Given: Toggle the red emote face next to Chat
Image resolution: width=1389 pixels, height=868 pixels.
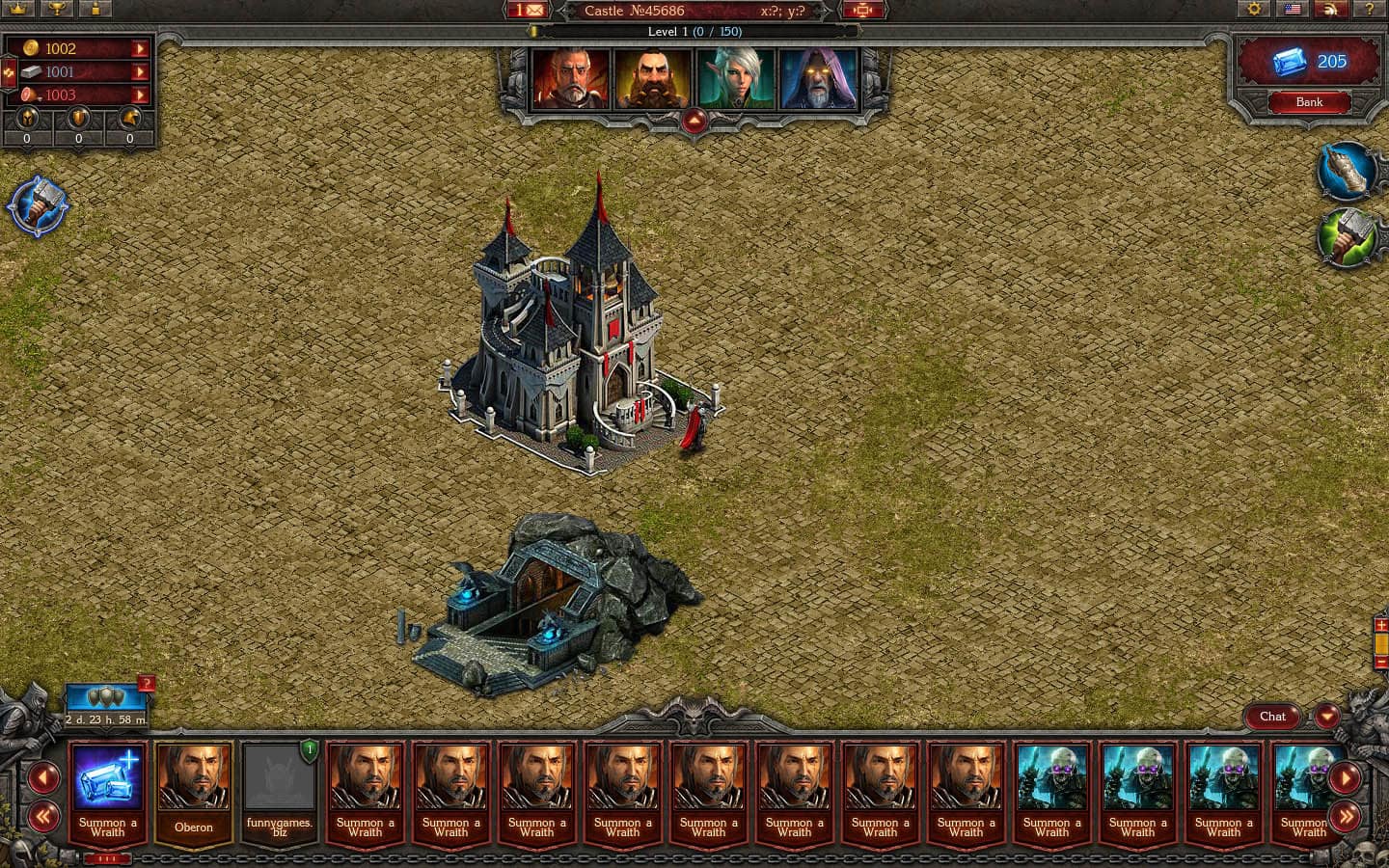Looking at the screenshot, I should click(x=1327, y=717).
